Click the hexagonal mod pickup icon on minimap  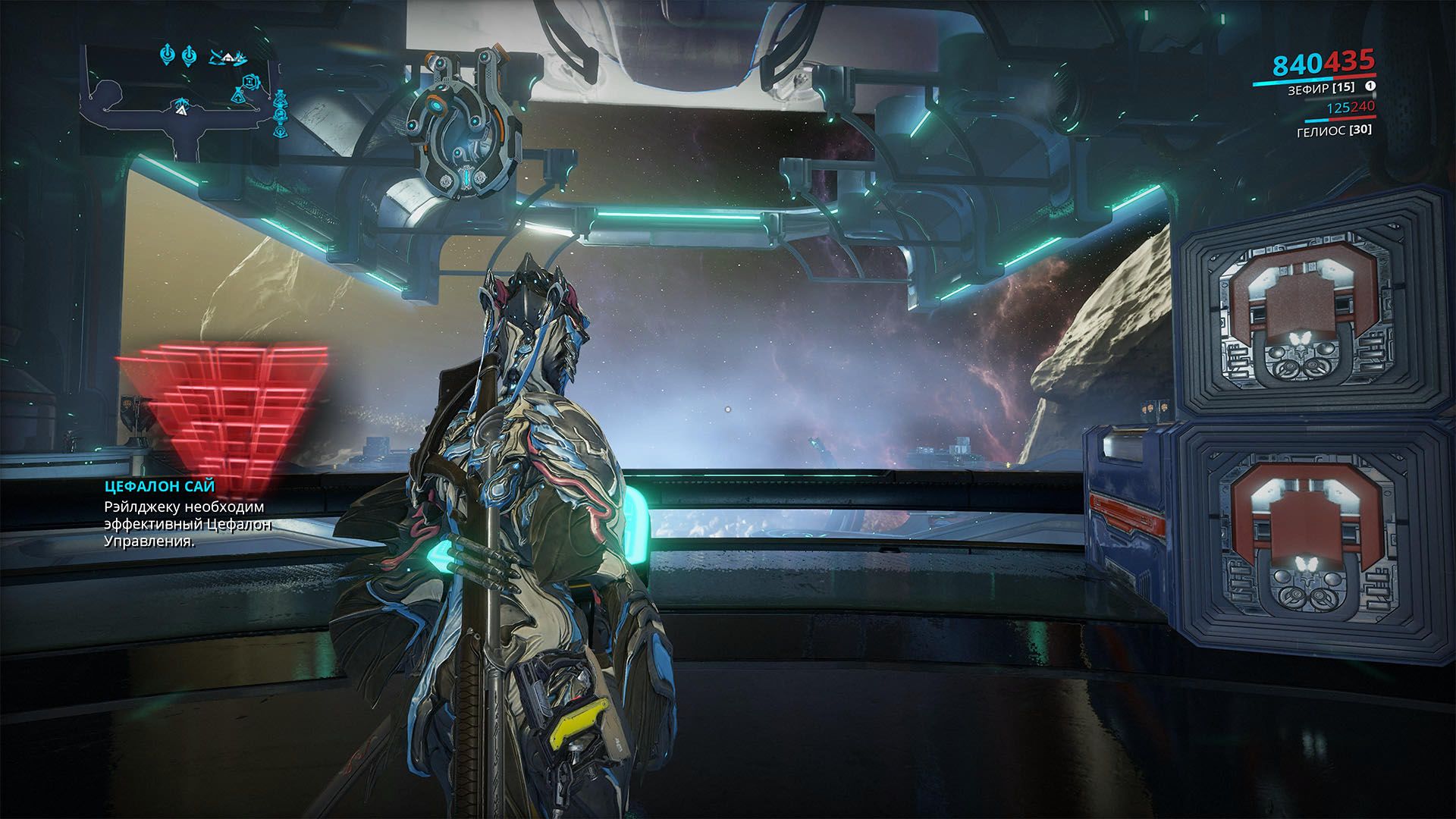point(251,82)
